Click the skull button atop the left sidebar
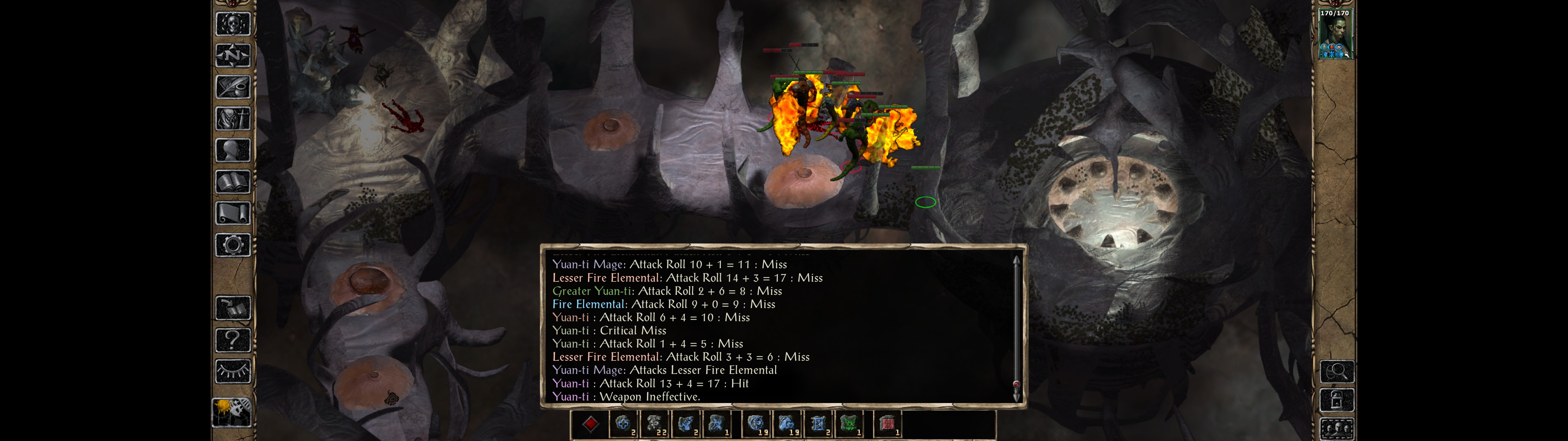The height and width of the screenshot is (441, 1568). [232, 24]
